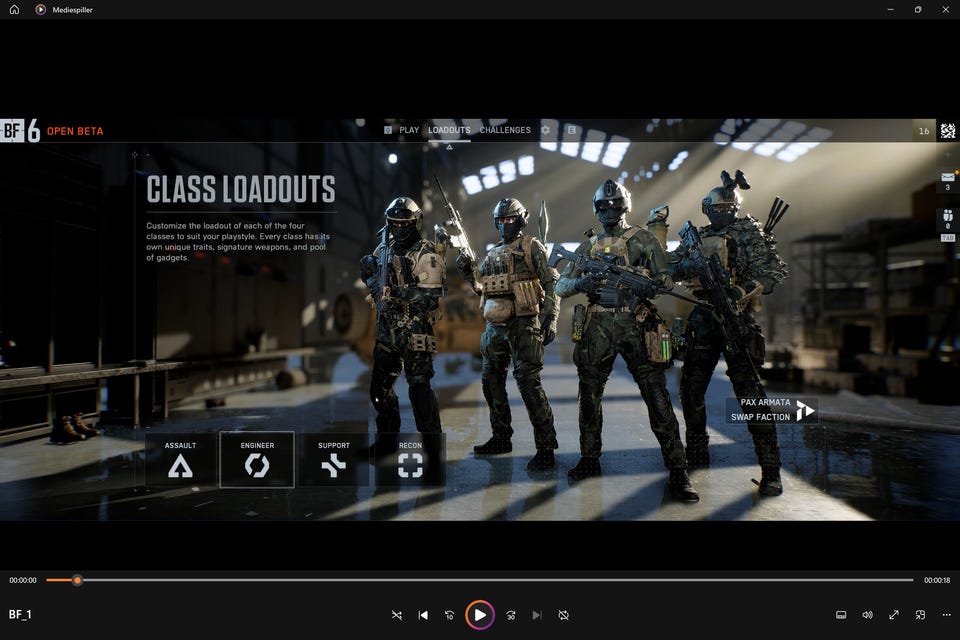
Task: Click the add party member plus icon
Action: (947, 156)
